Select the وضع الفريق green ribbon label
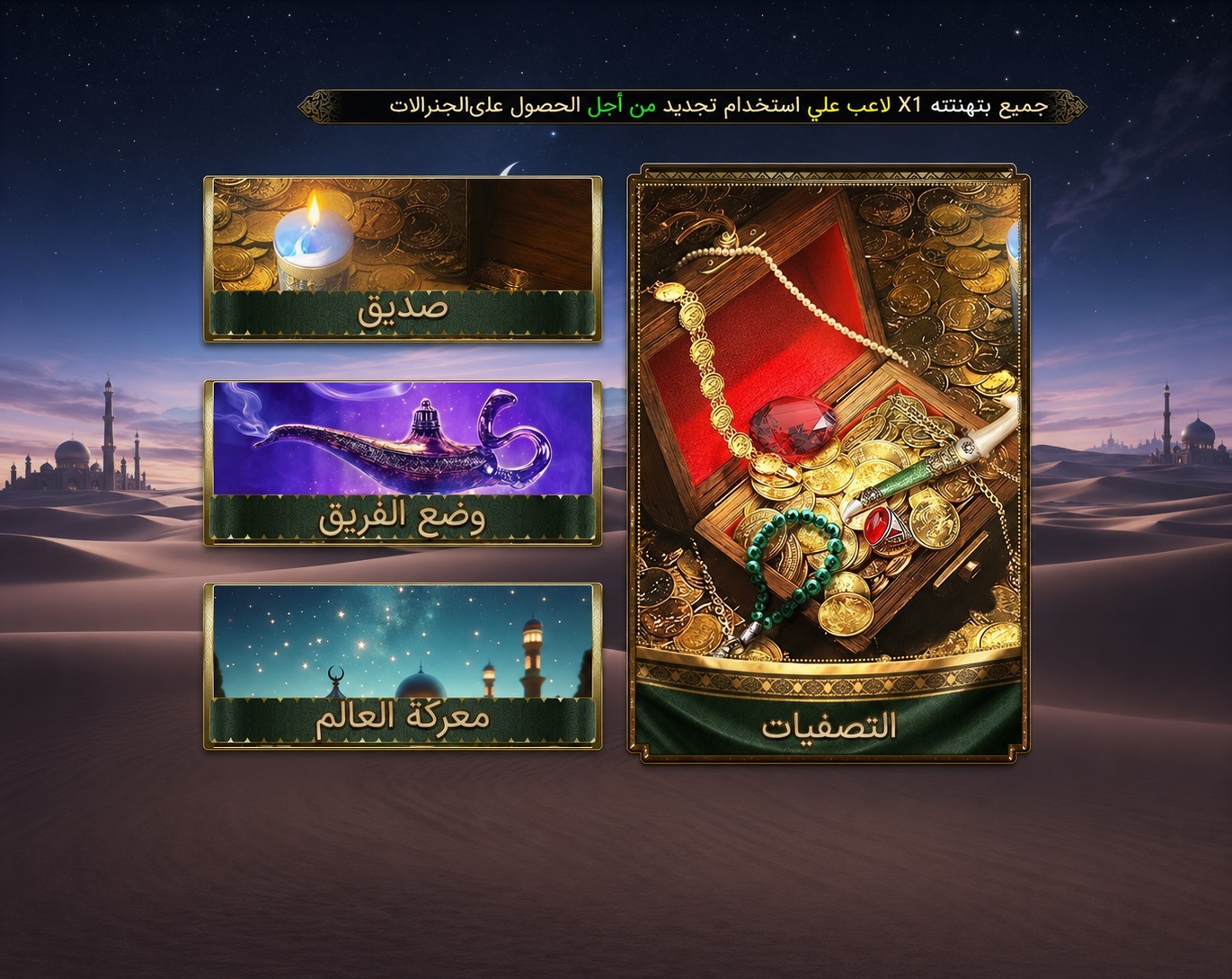The width and height of the screenshot is (1232, 979). point(402,520)
